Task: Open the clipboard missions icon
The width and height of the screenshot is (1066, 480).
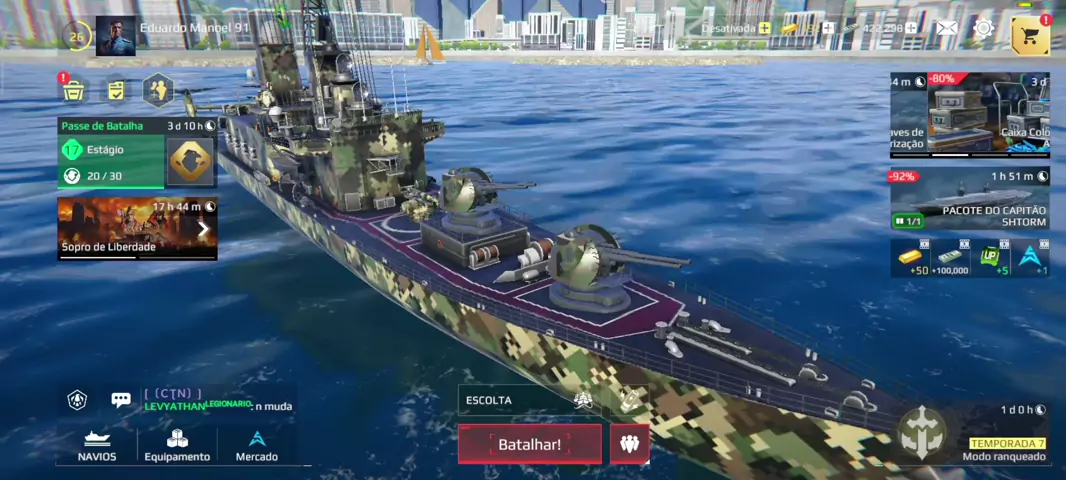Action: (x=116, y=91)
